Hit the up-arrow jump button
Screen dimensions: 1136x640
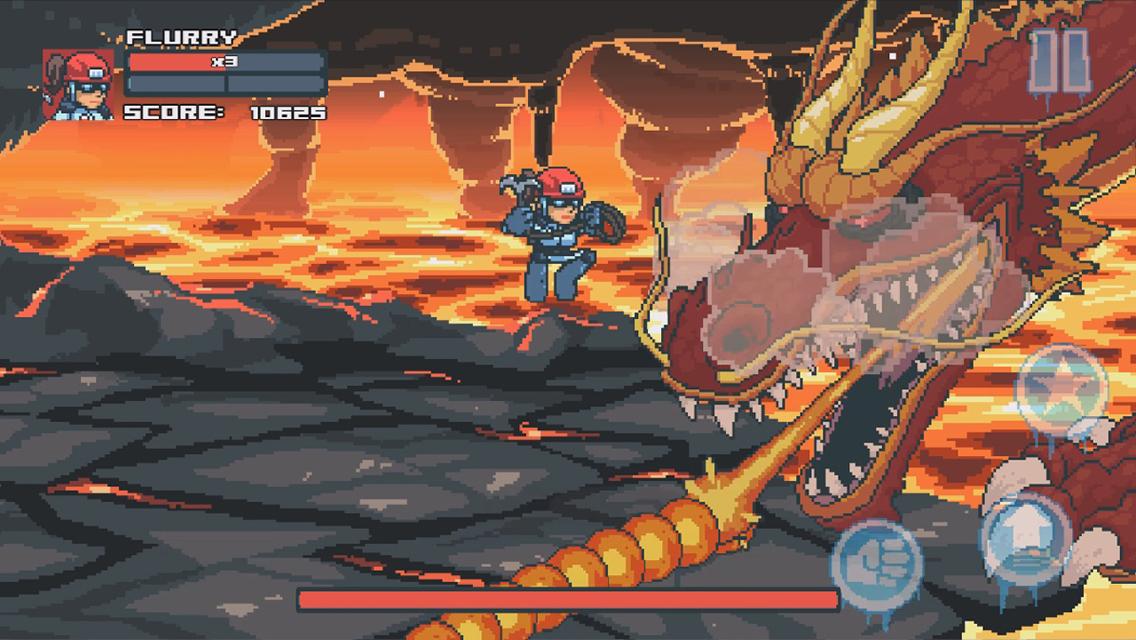[x=1025, y=536]
